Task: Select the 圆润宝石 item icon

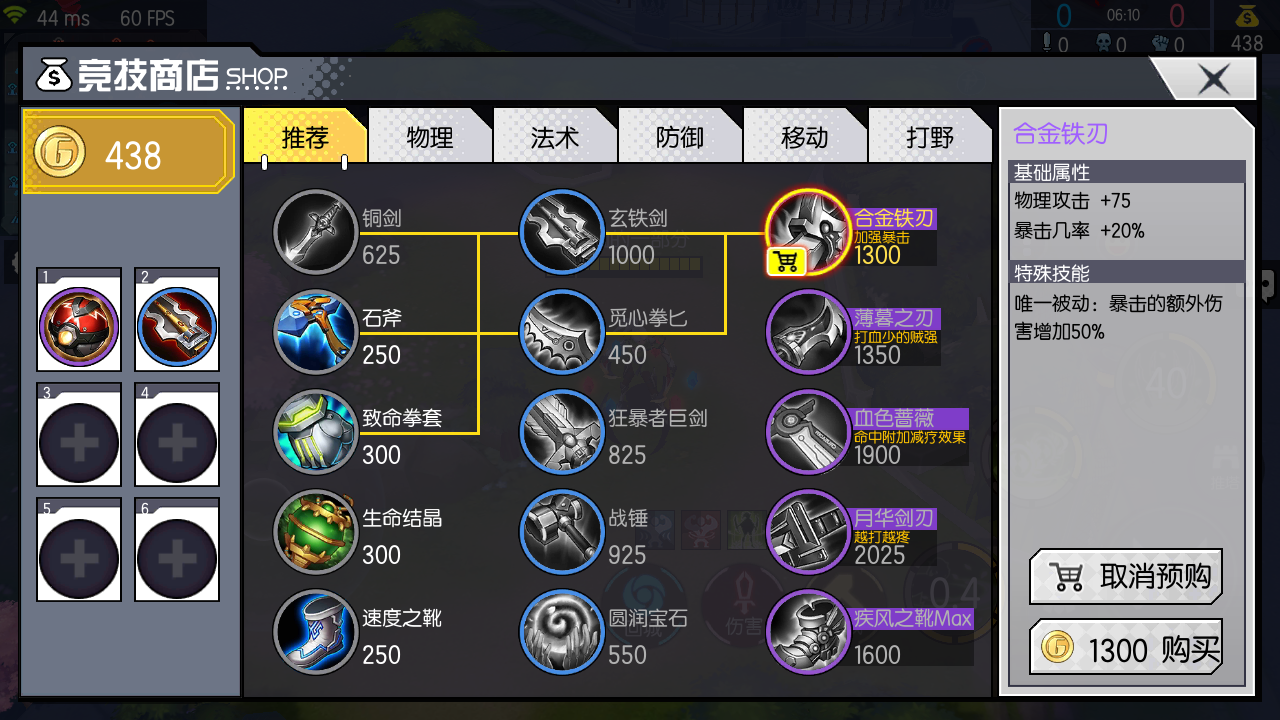Action: pyautogui.click(x=562, y=632)
